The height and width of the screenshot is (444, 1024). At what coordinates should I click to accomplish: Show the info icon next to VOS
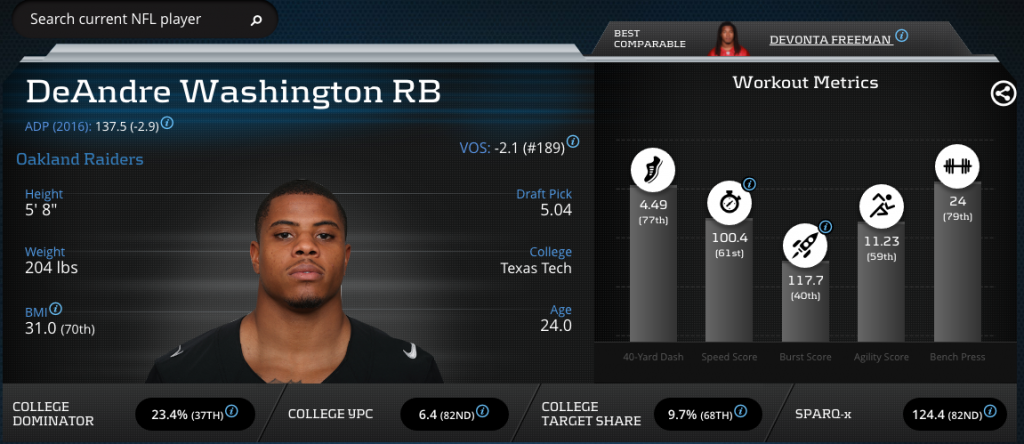(574, 145)
